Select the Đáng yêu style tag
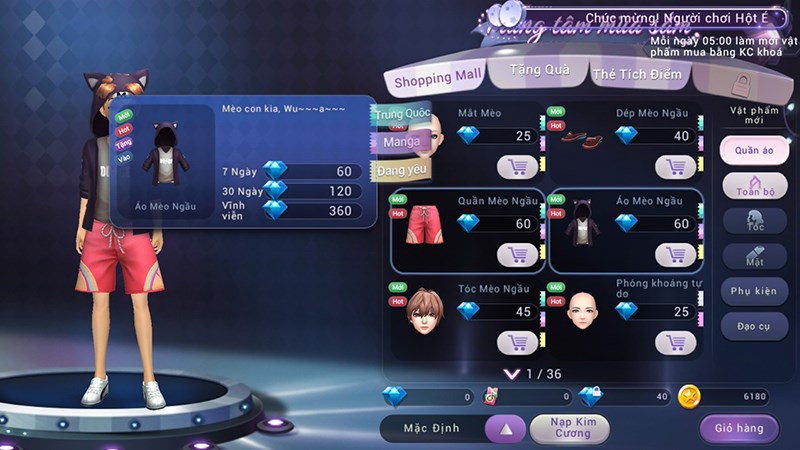Screen dimensions: 800x450 coord(402,171)
